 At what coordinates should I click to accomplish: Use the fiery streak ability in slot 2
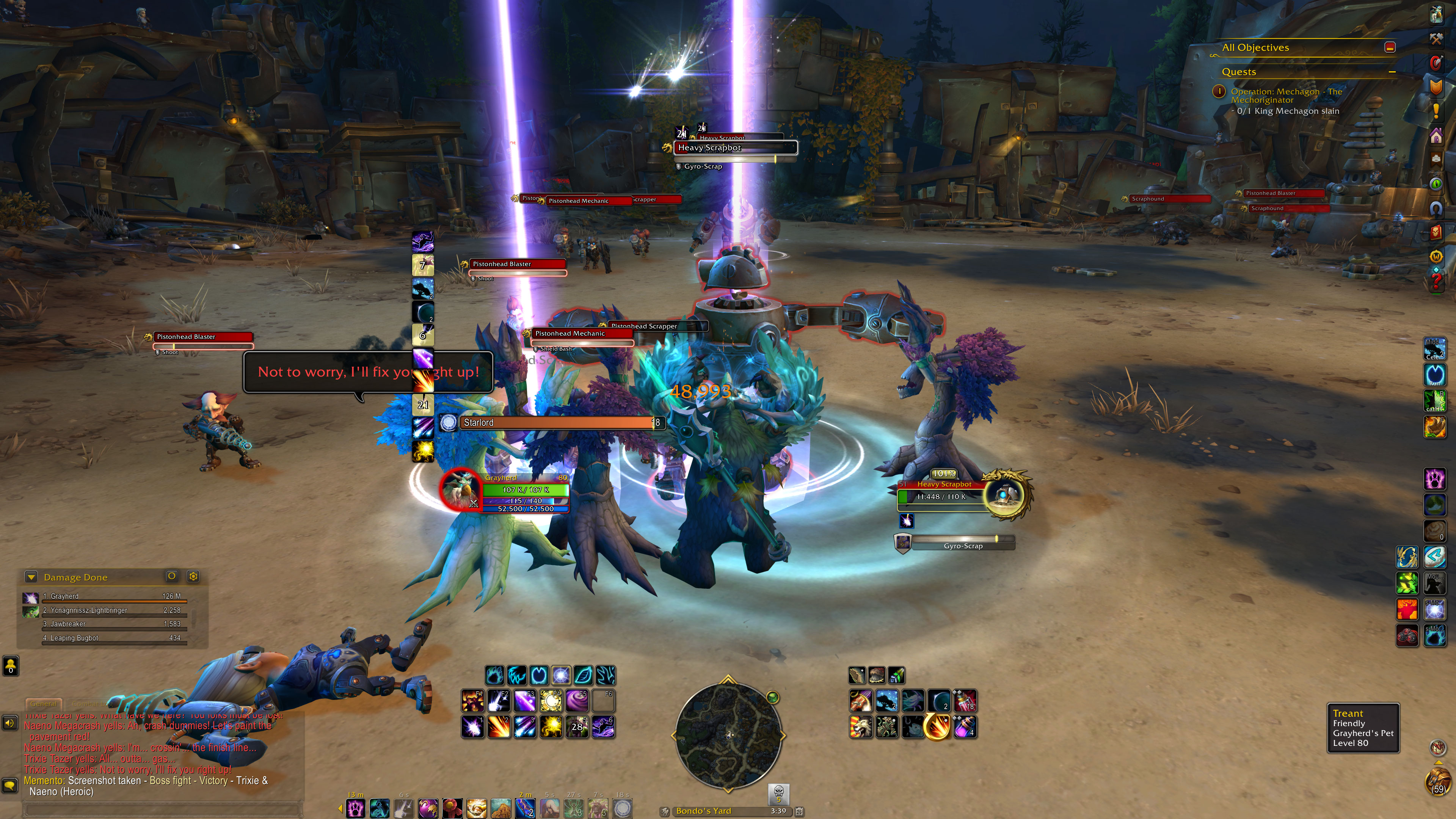pyautogui.click(x=499, y=727)
